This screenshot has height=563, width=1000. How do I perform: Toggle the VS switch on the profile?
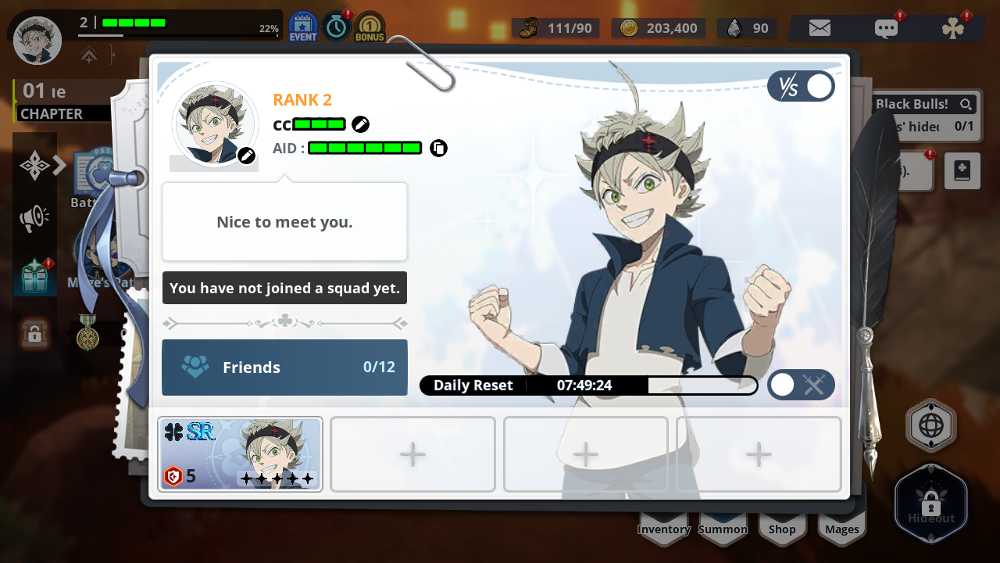pos(801,87)
